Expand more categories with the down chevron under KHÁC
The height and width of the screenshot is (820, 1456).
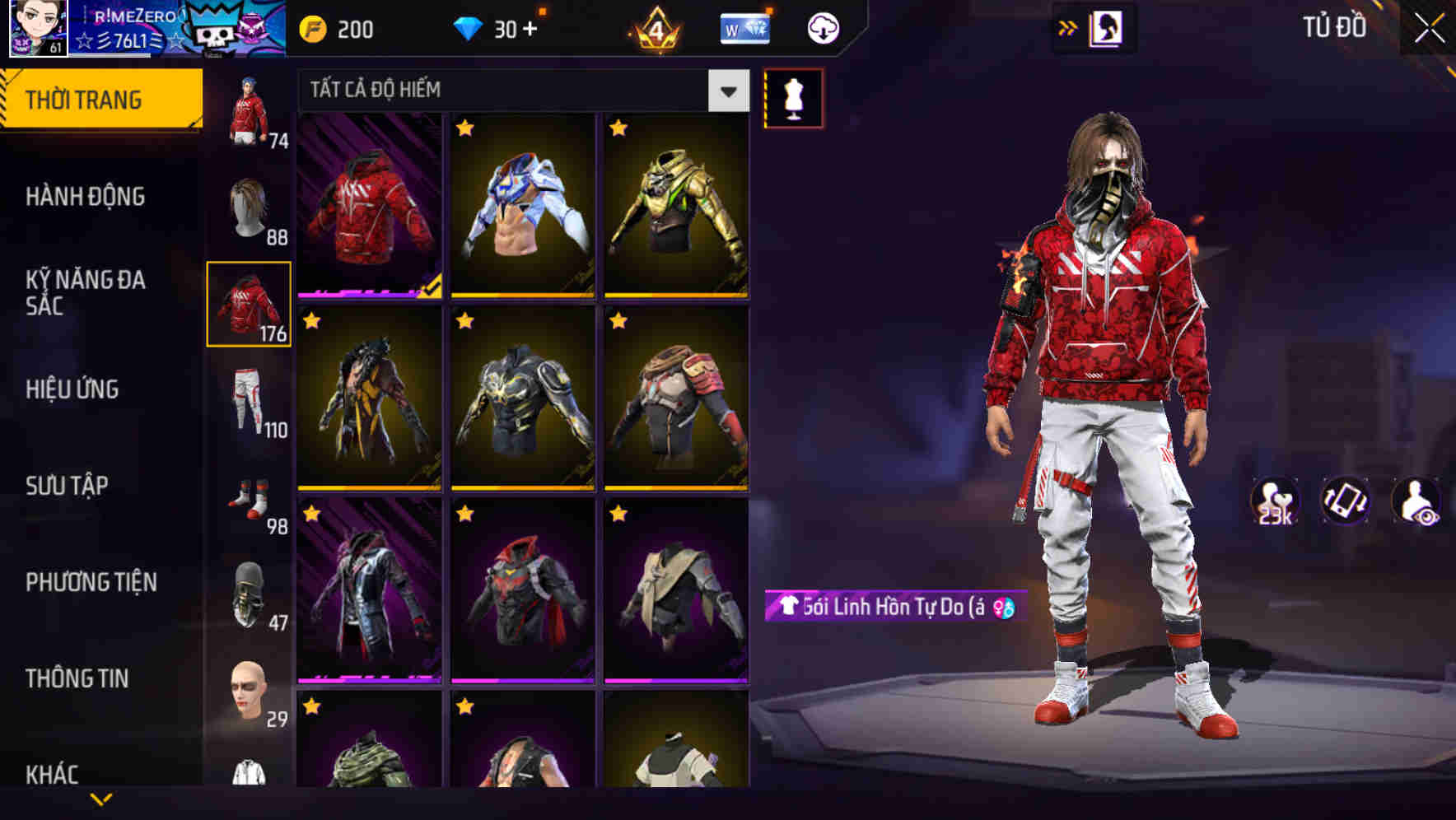pyautogui.click(x=101, y=800)
